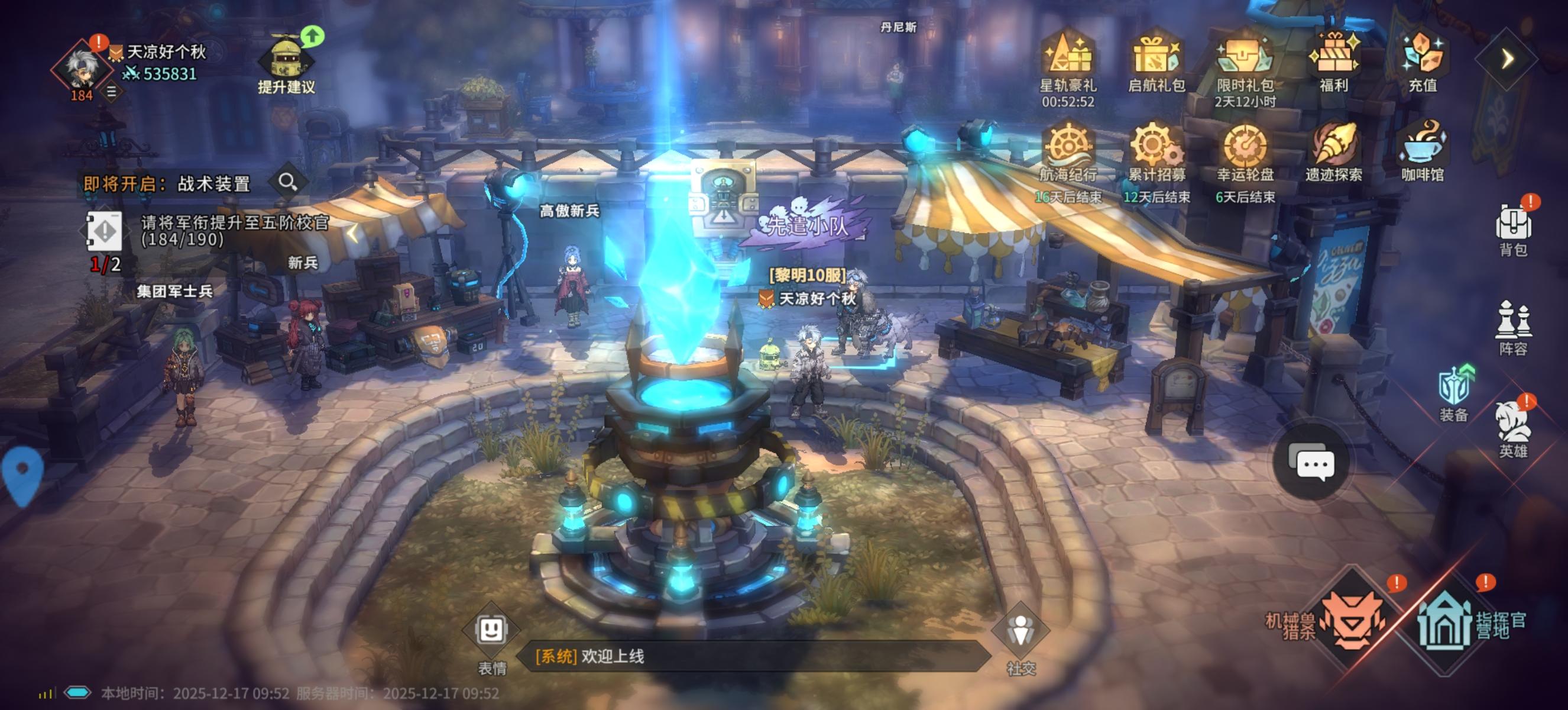The width and height of the screenshot is (1568, 710).
Task: Open the player avatar profile
Action: [82, 67]
